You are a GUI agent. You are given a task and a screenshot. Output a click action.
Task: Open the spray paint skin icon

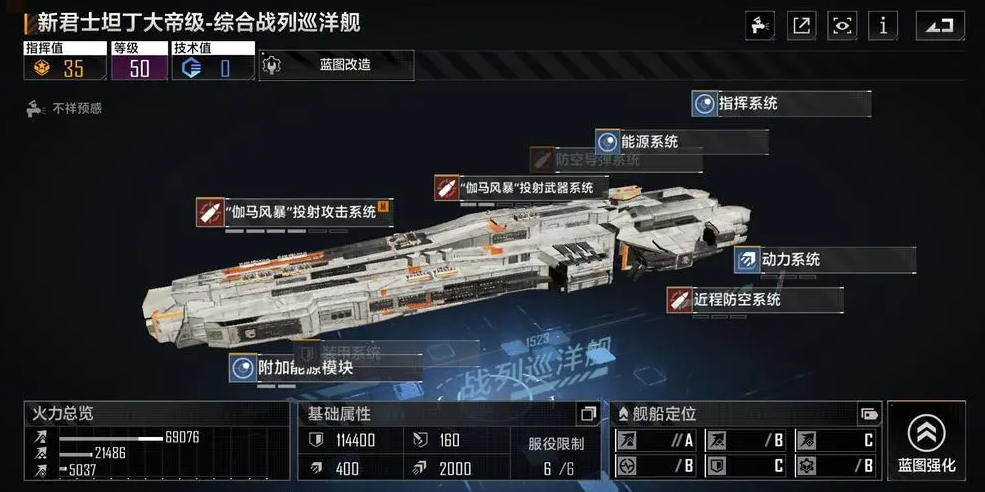click(760, 26)
